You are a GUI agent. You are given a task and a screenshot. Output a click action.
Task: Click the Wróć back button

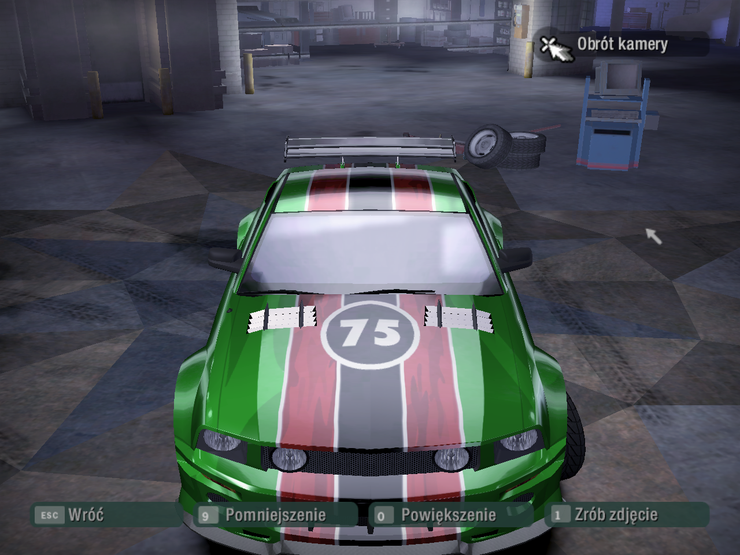(84, 515)
